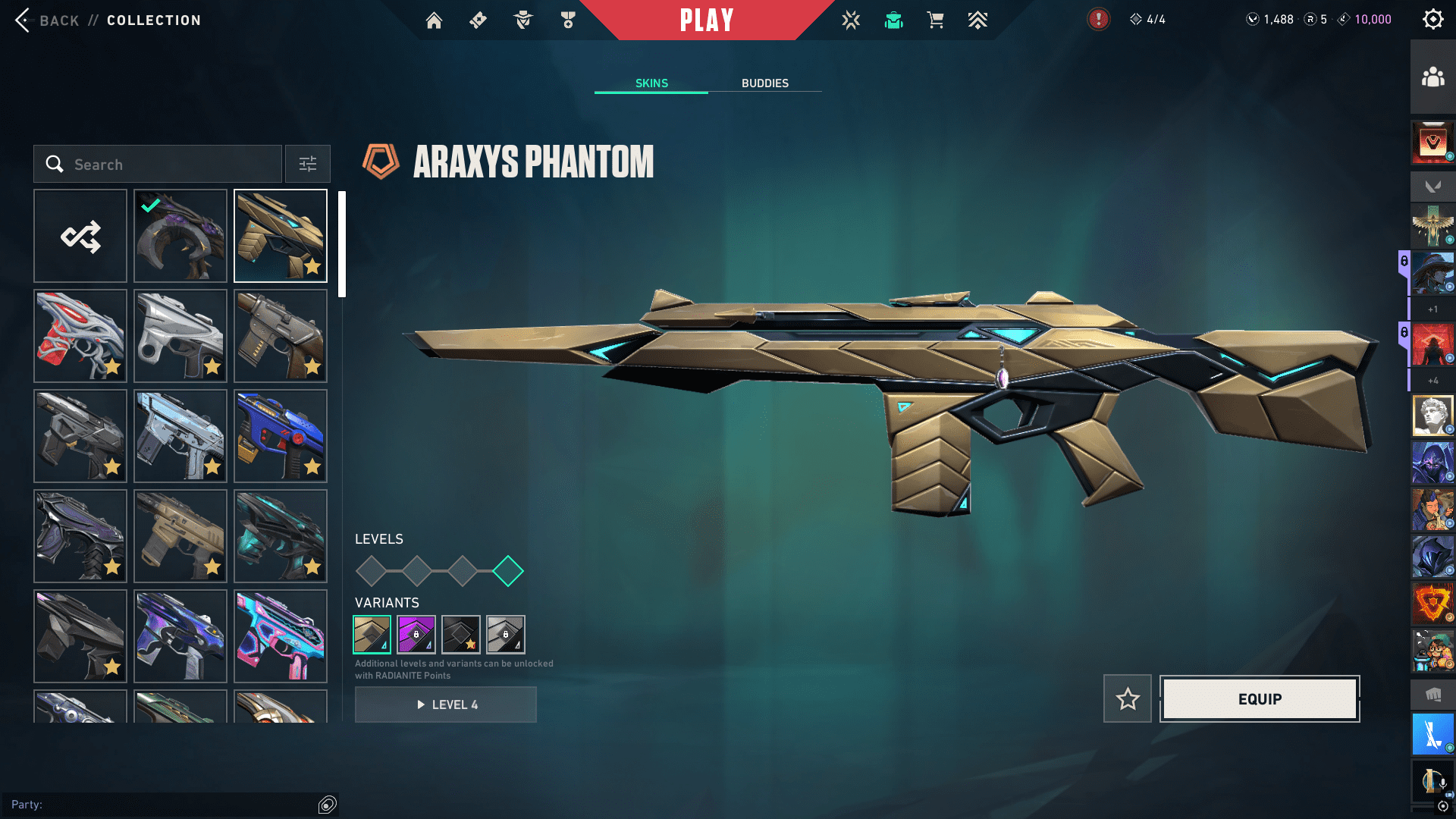1456x819 pixels.
Task: Open the store shopping cart
Action: tap(936, 20)
